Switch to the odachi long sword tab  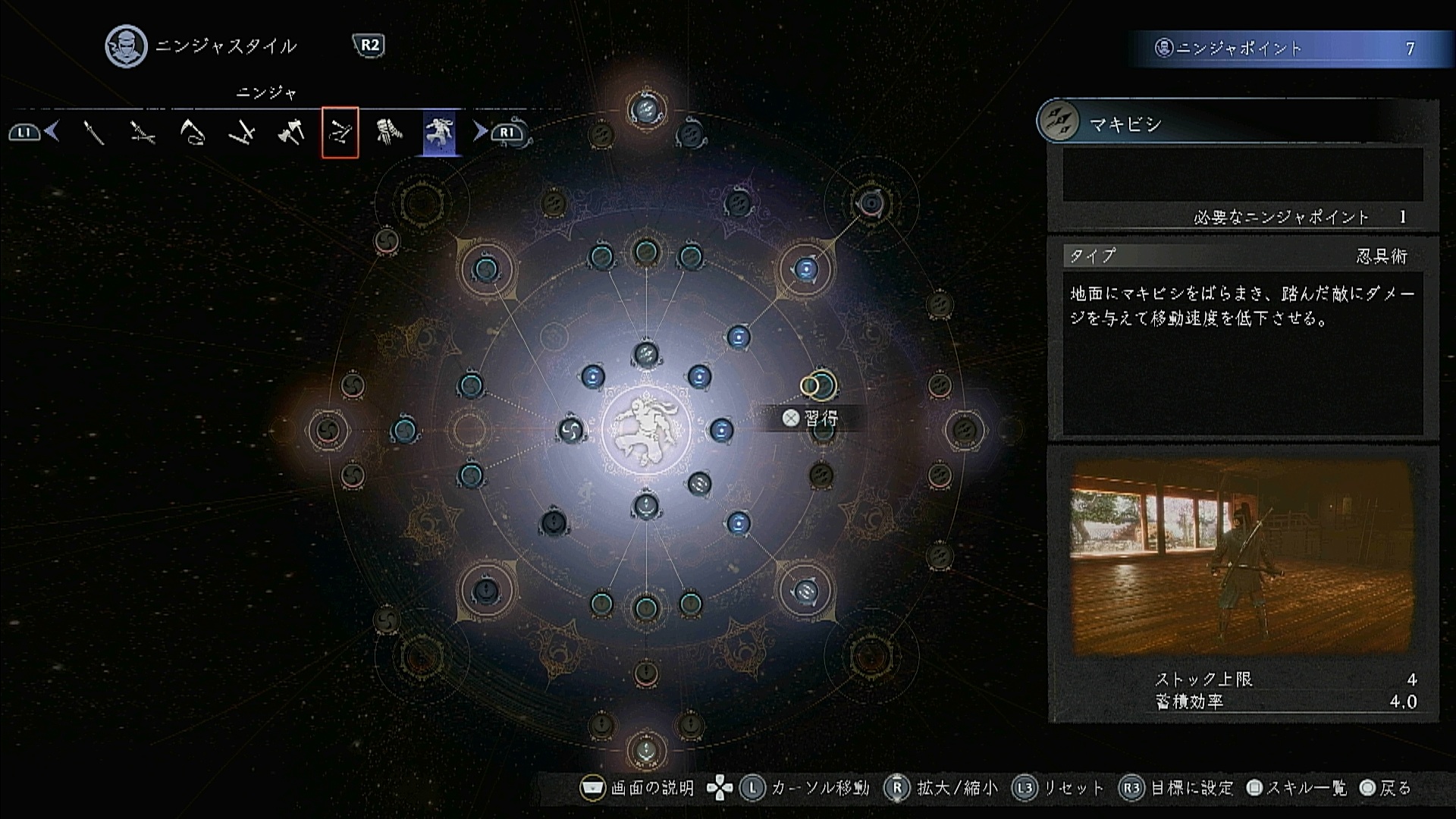(x=94, y=133)
